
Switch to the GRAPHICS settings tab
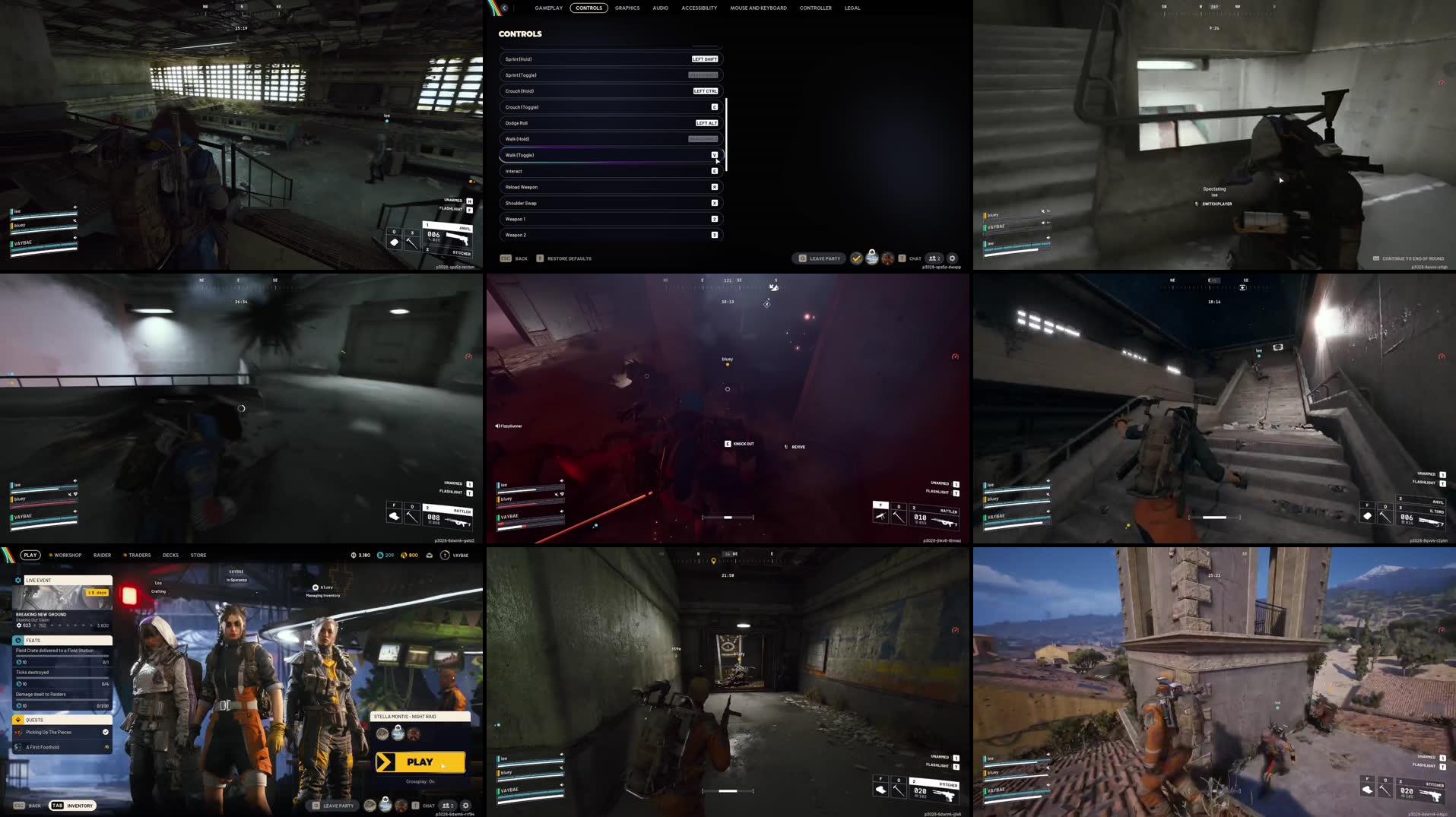pos(626,8)
